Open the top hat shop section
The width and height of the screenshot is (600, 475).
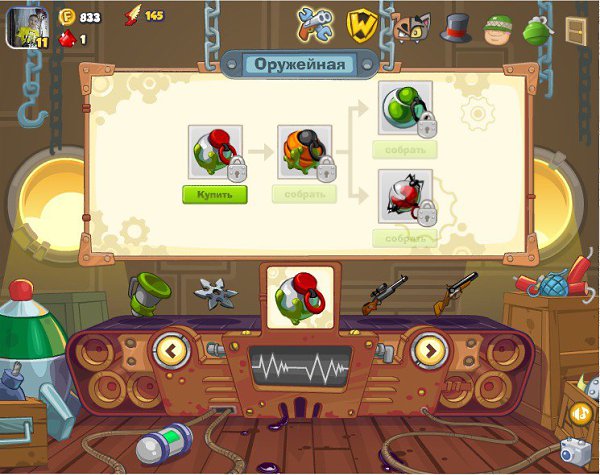456,26
